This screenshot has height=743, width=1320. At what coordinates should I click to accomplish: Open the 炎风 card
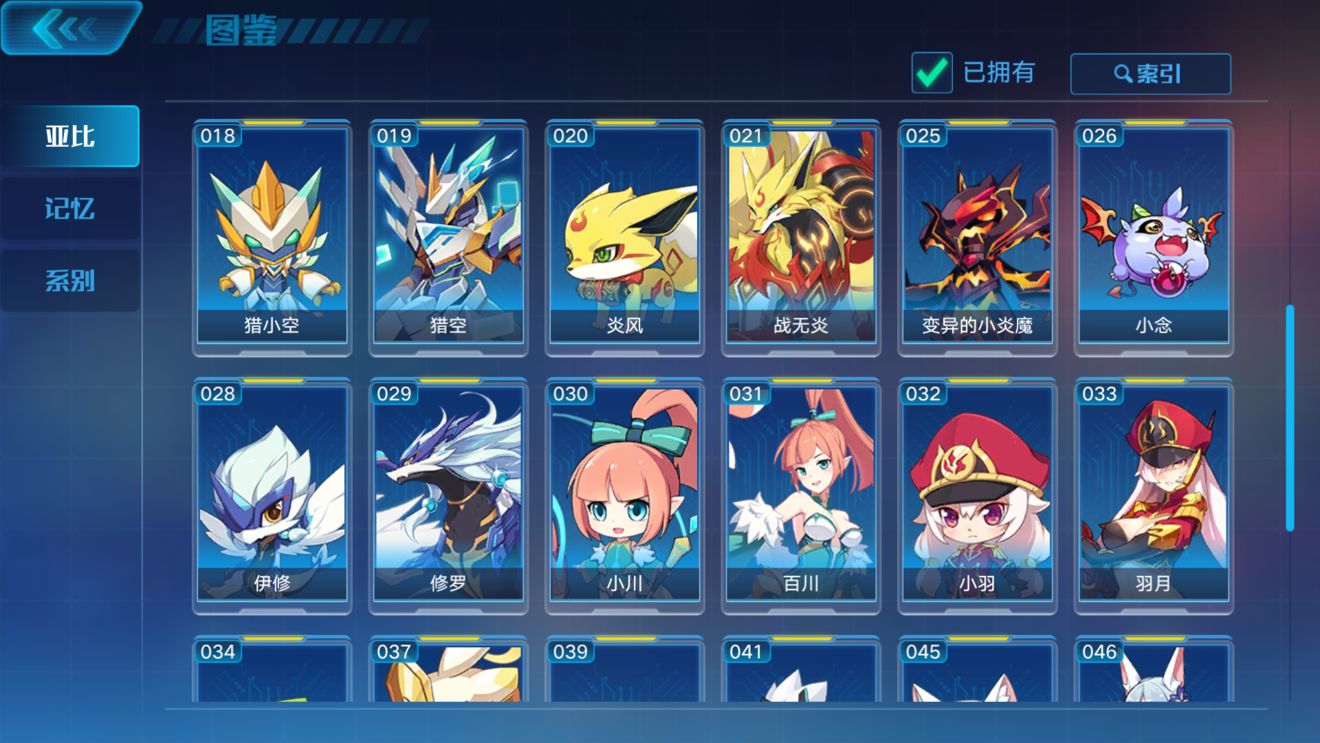tap(625, 238)
